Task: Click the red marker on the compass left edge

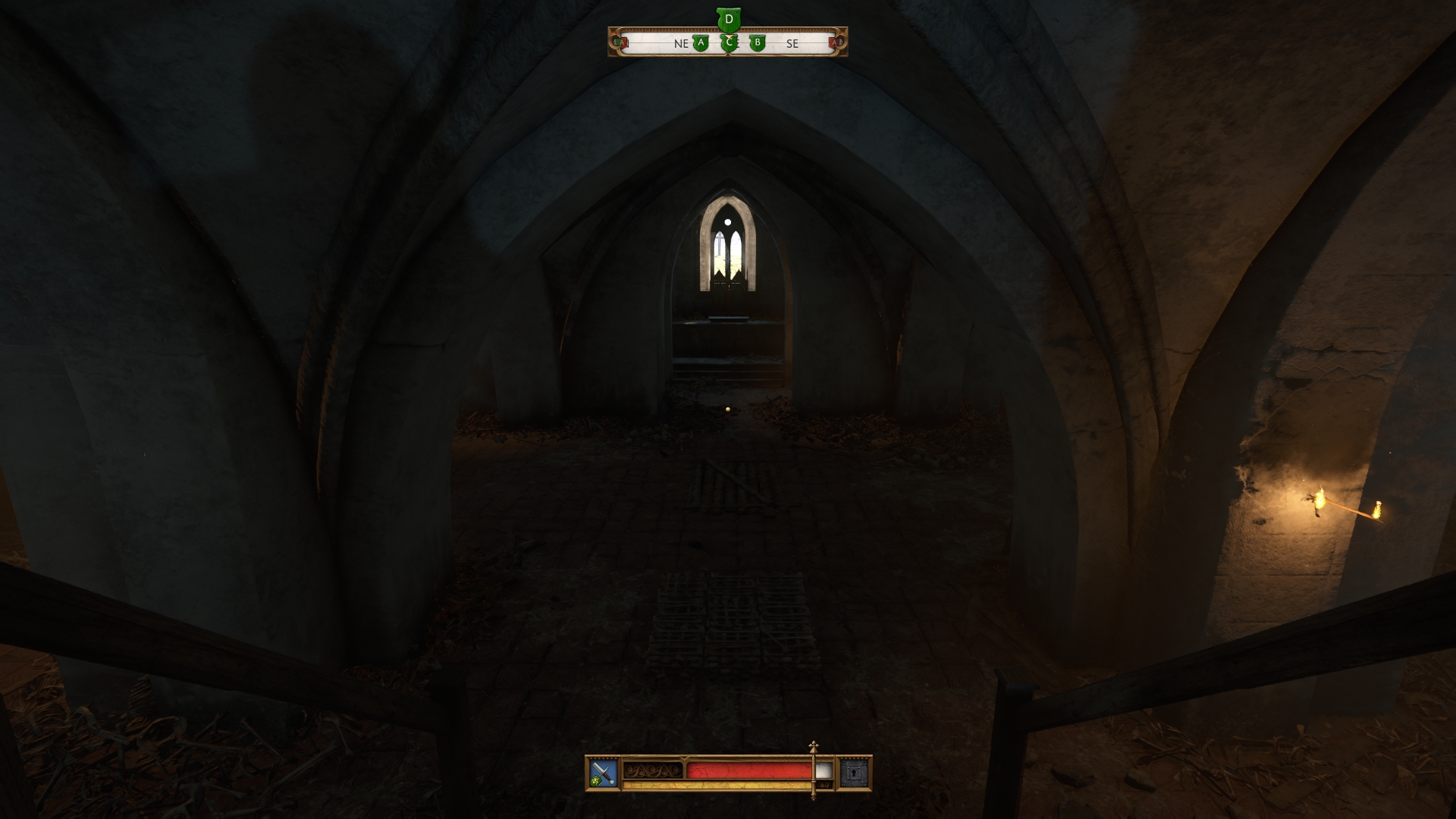Action: (x=623, y=42)
